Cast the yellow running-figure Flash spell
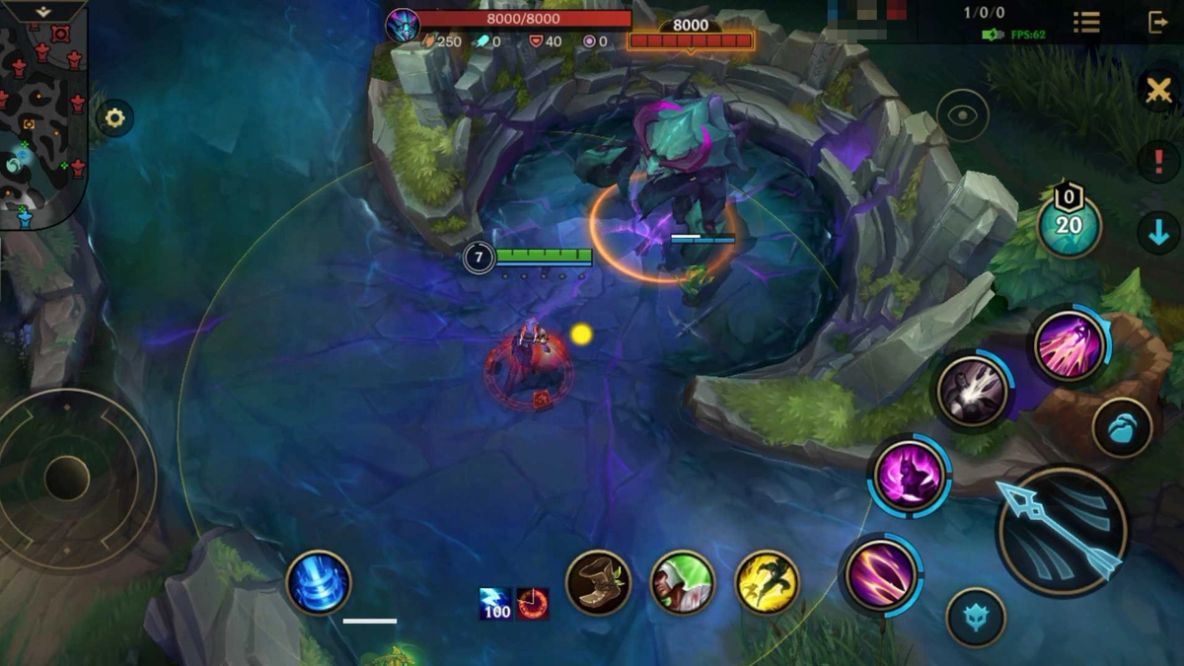The height and width of the screenshot is (666, 1184). pyautogui.click(x=767, y=583)
